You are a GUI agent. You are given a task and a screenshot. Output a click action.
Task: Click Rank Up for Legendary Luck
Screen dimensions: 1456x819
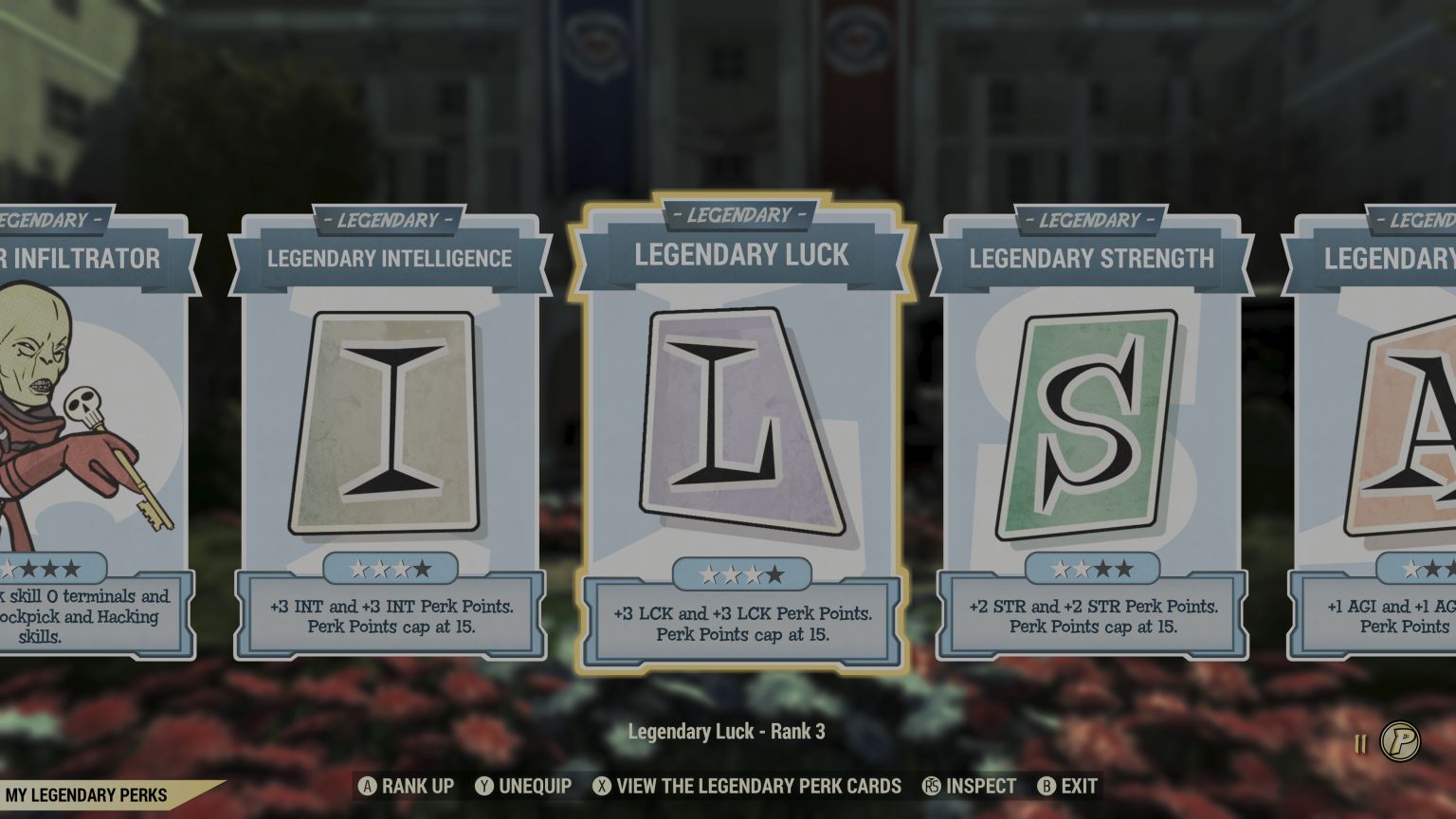click(x=406, y=786)
